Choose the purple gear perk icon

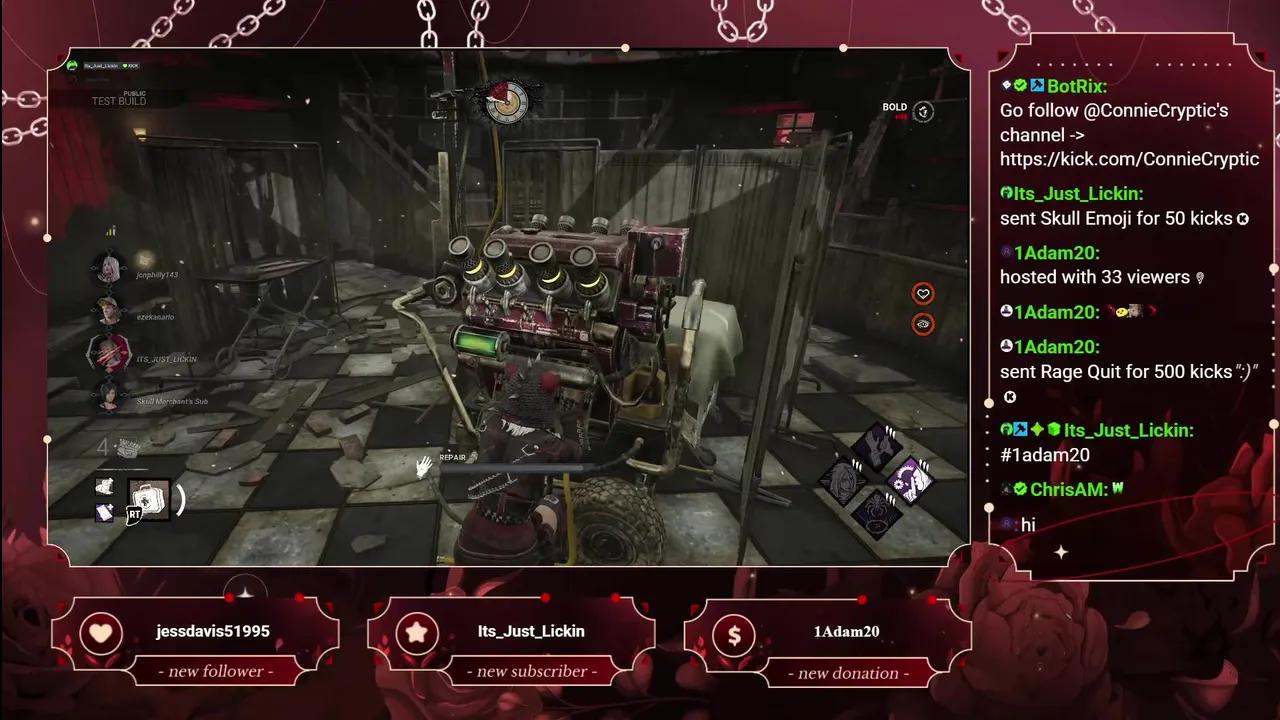(x=910, y=480)
